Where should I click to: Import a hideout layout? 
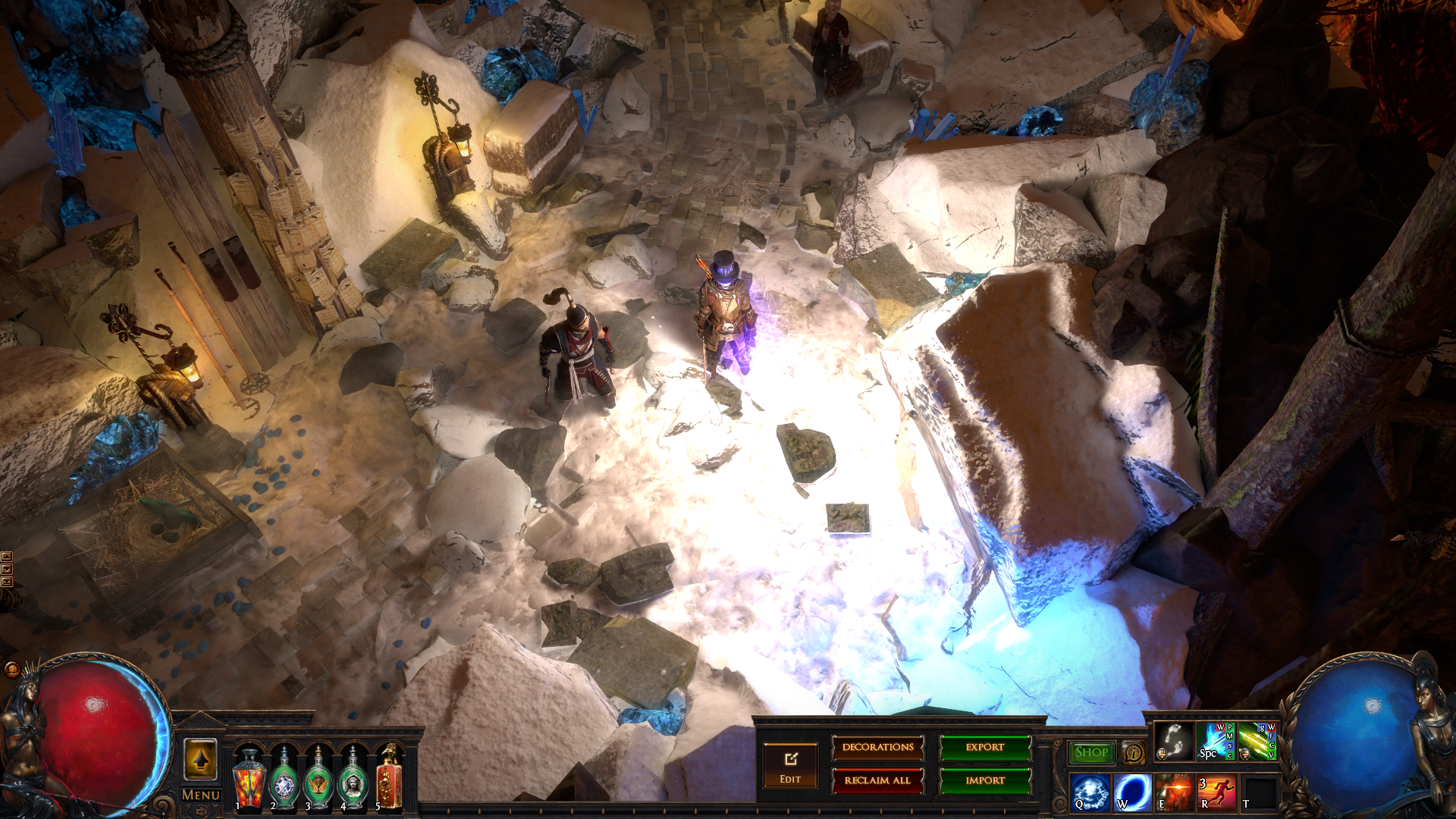[985, 780]
